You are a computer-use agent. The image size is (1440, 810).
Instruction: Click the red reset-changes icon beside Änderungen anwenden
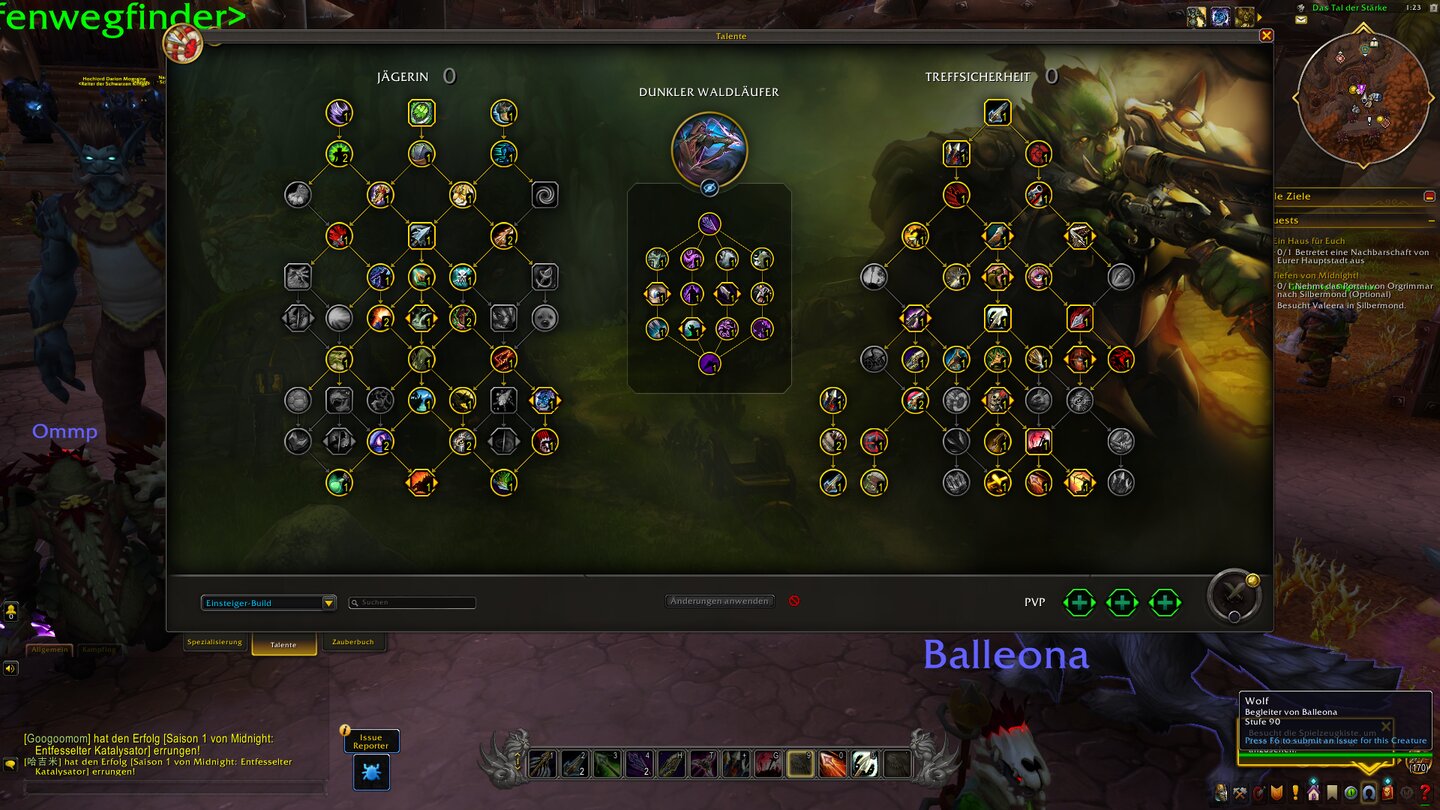[794, 602]
